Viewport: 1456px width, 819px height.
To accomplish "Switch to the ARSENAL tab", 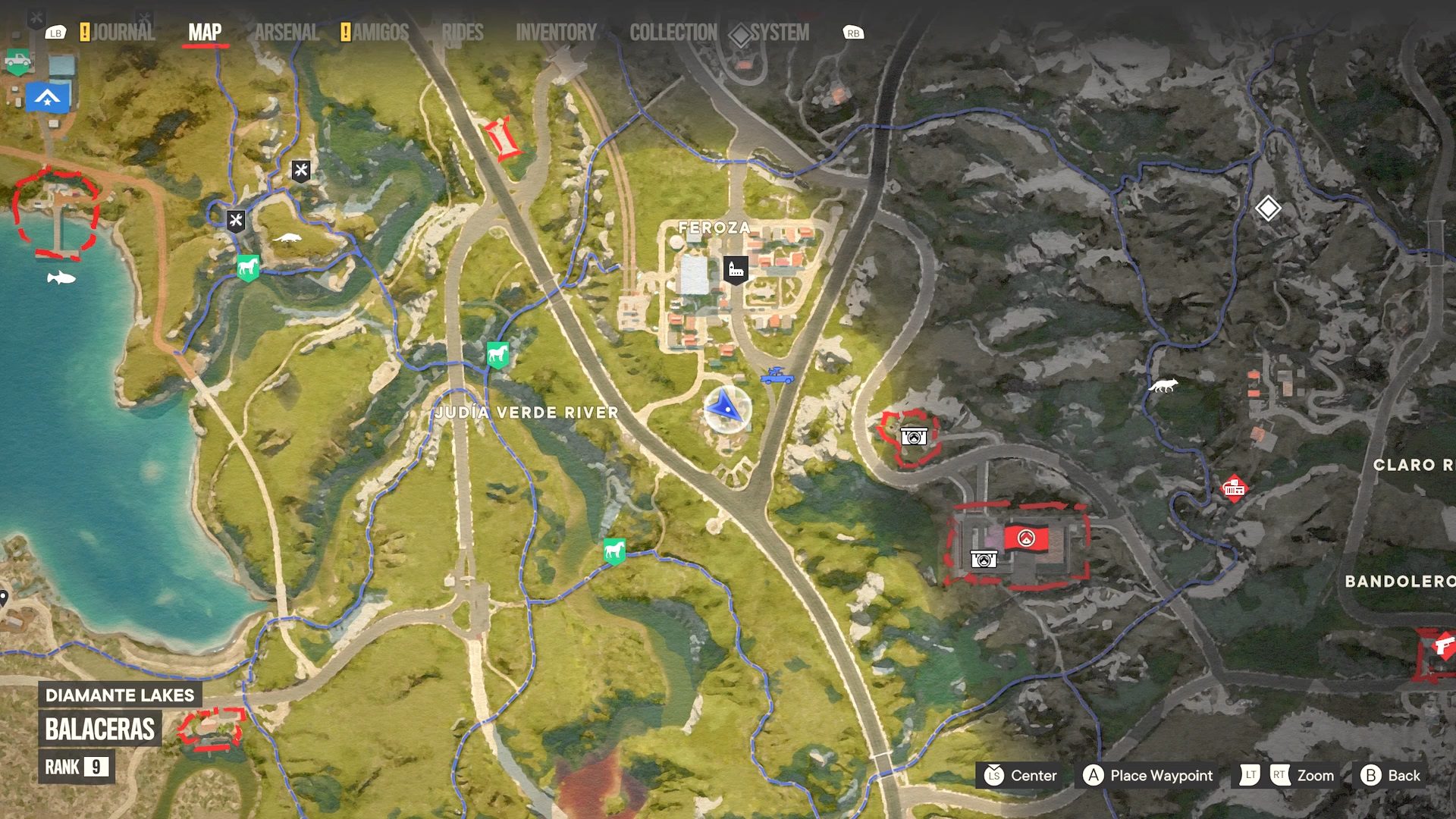I will 286,32.
